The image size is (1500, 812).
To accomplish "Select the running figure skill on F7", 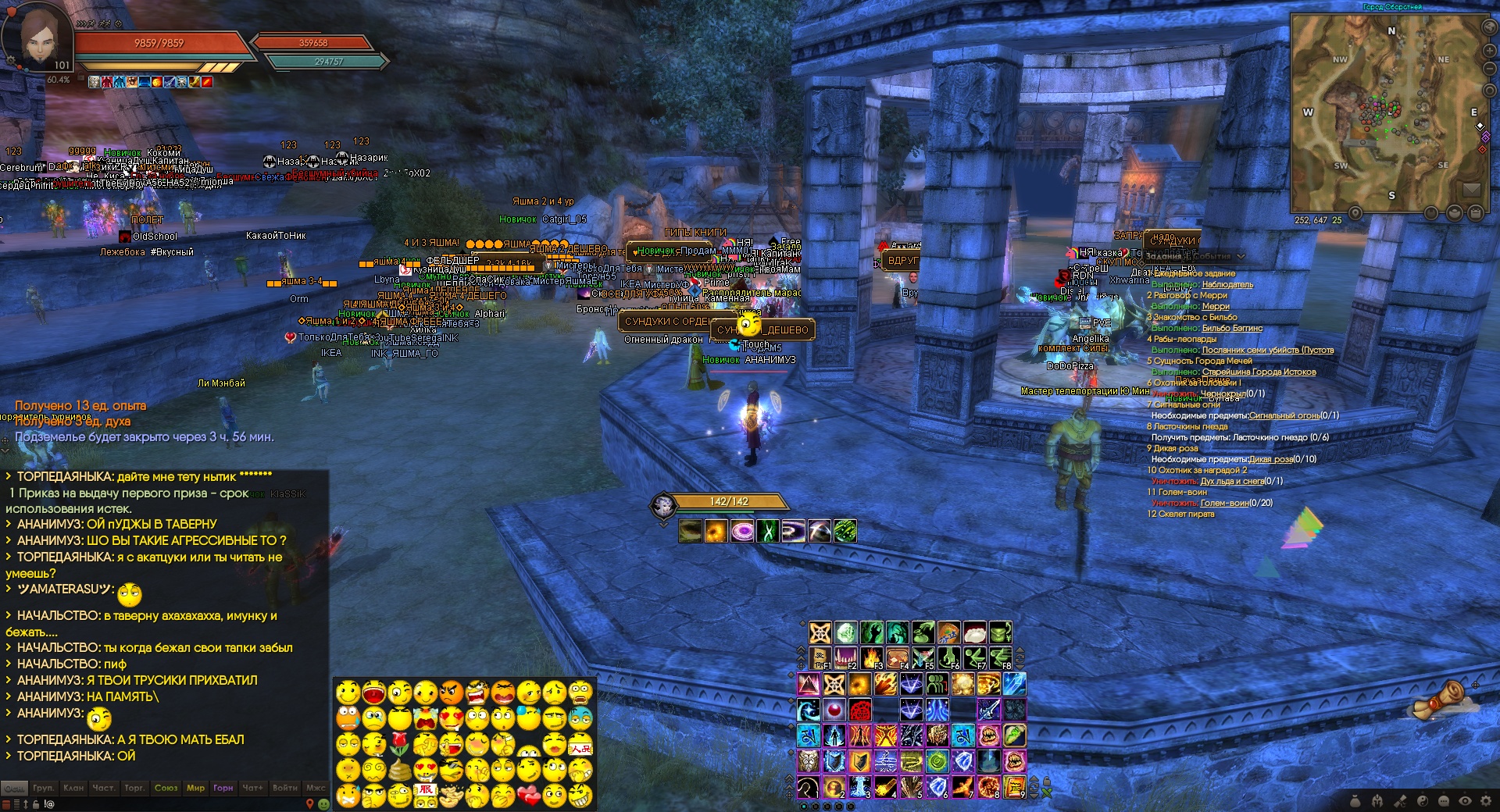I will click(x=974, y=657).
